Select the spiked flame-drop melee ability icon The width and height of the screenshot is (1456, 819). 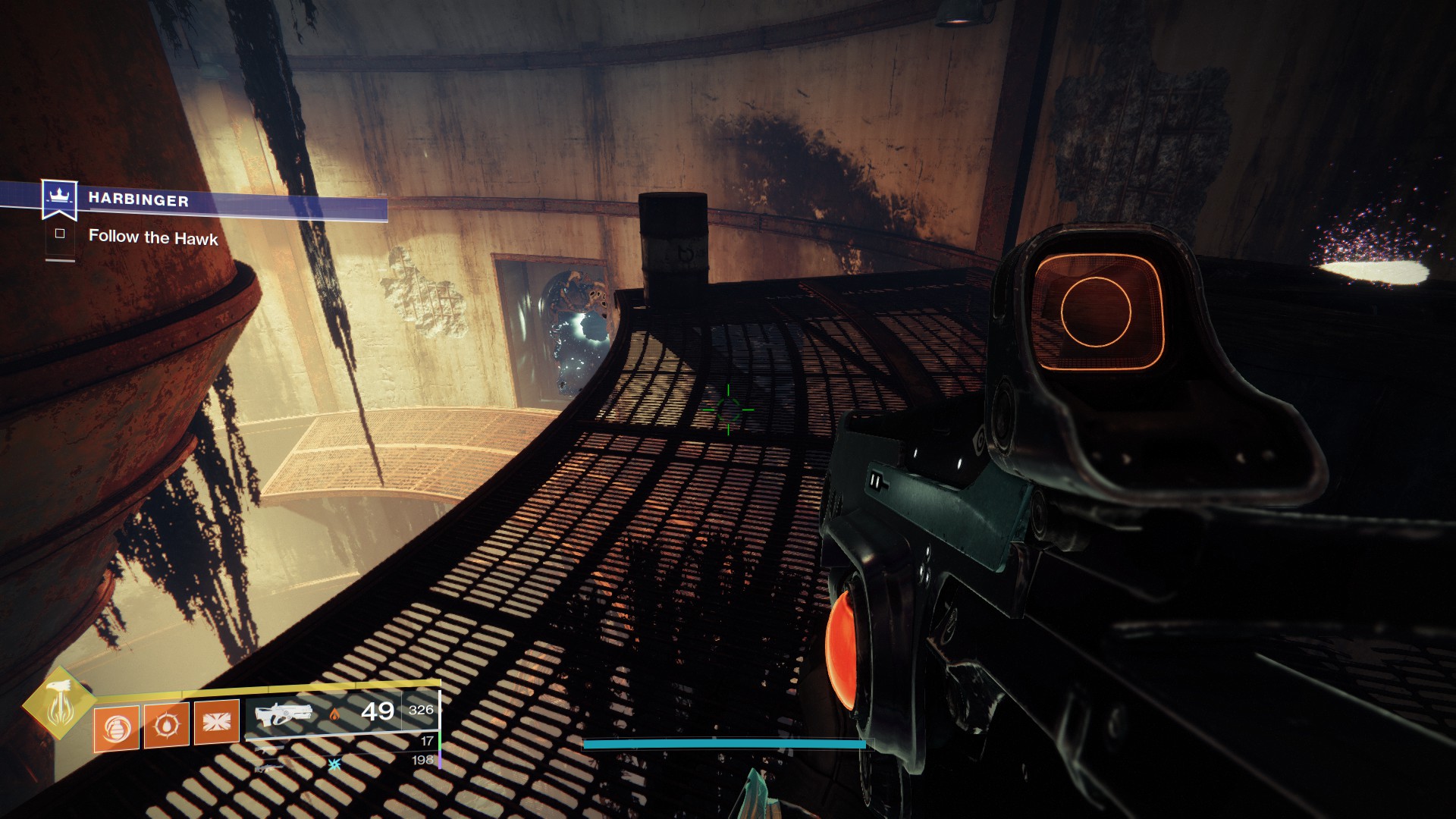tap(166, 725)
